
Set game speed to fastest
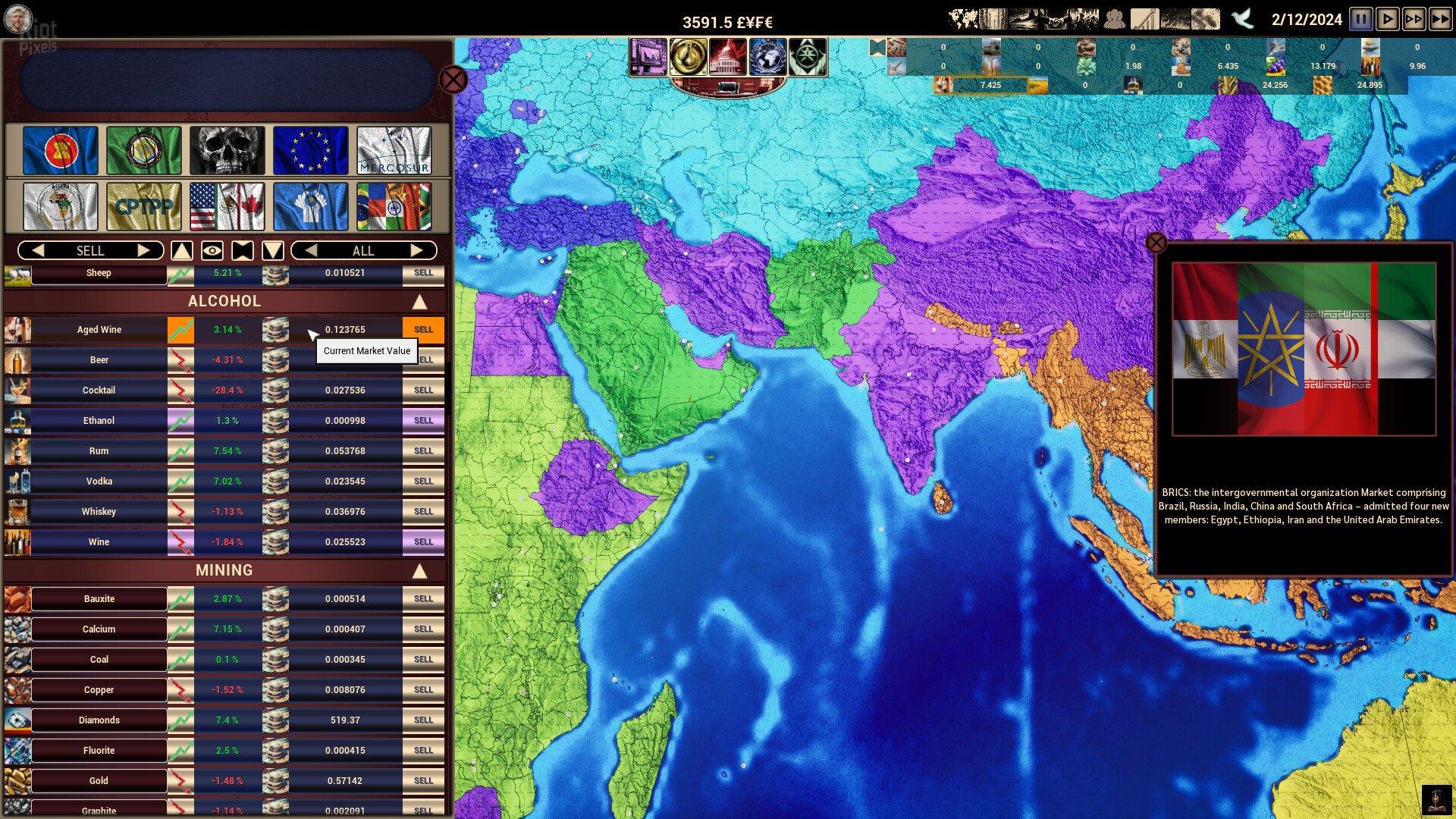1440,19
